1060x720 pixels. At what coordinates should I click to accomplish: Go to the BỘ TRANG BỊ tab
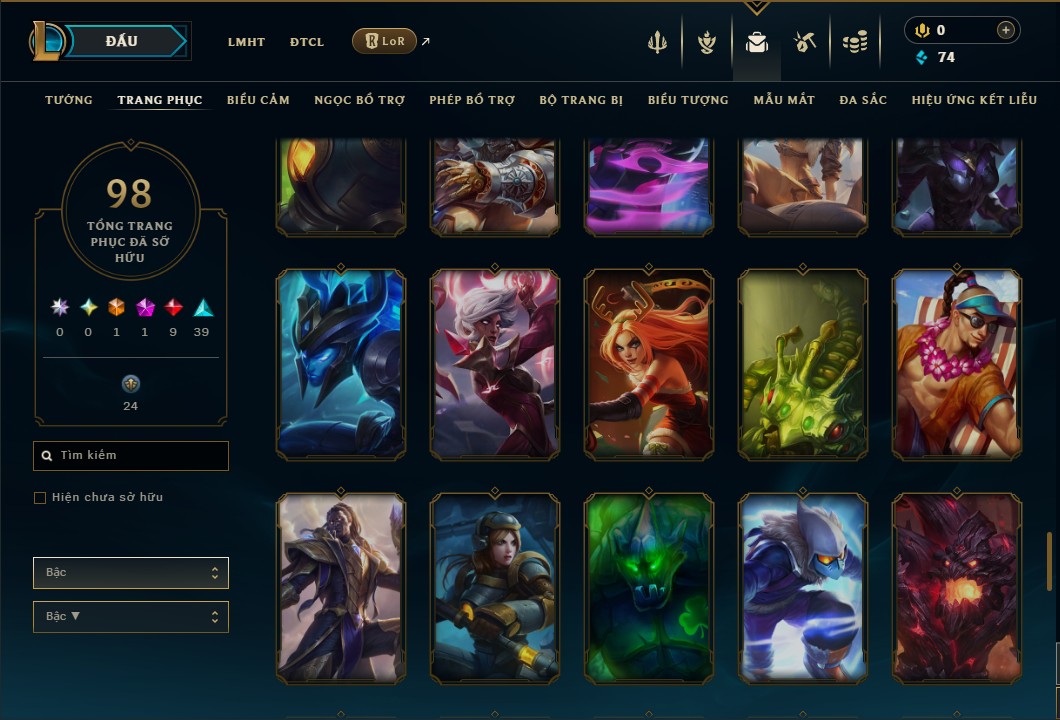click(581, 100)
